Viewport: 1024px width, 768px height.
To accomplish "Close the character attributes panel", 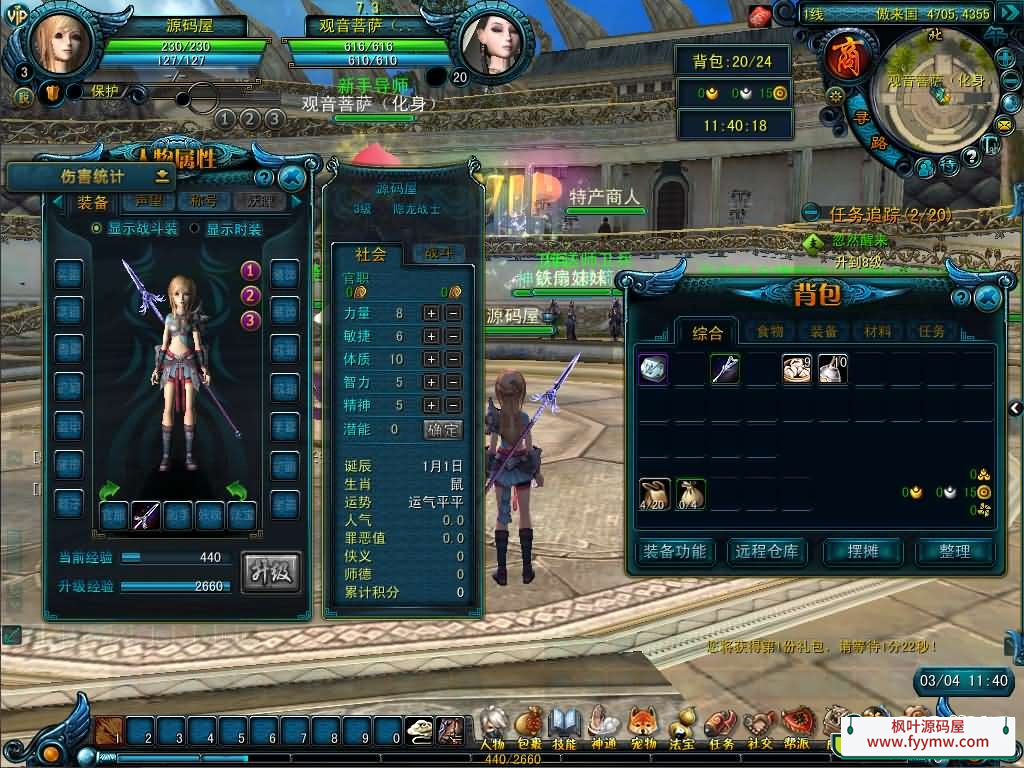I will pos(291,179).
